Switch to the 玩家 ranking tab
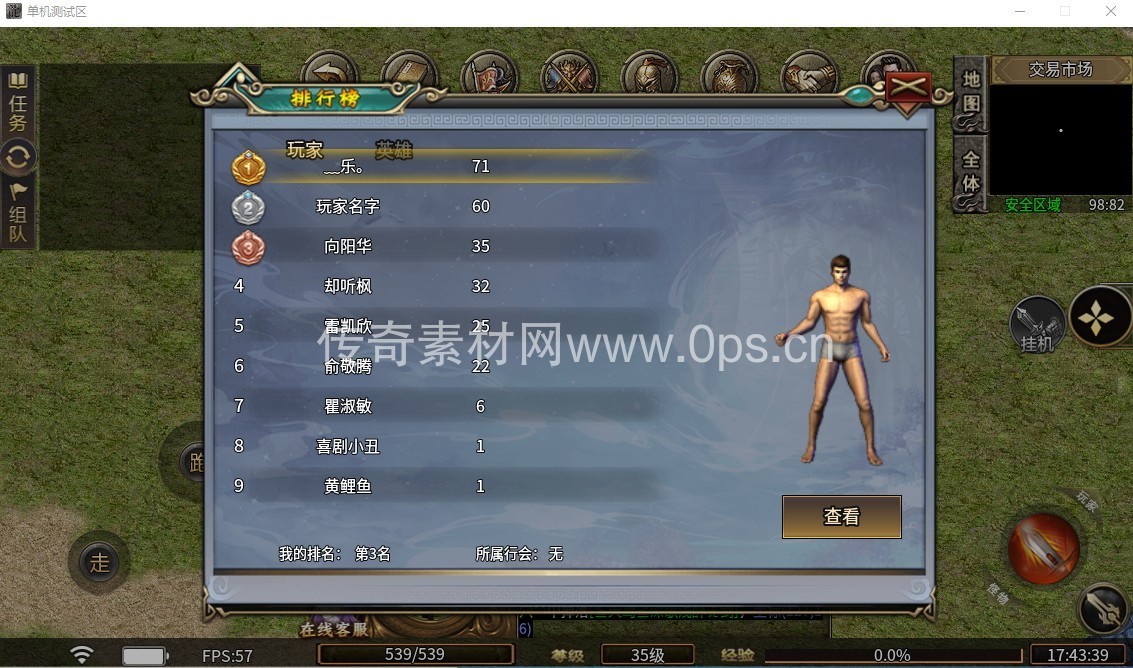This screenshot has width=1133, height=668. point(305,151)
